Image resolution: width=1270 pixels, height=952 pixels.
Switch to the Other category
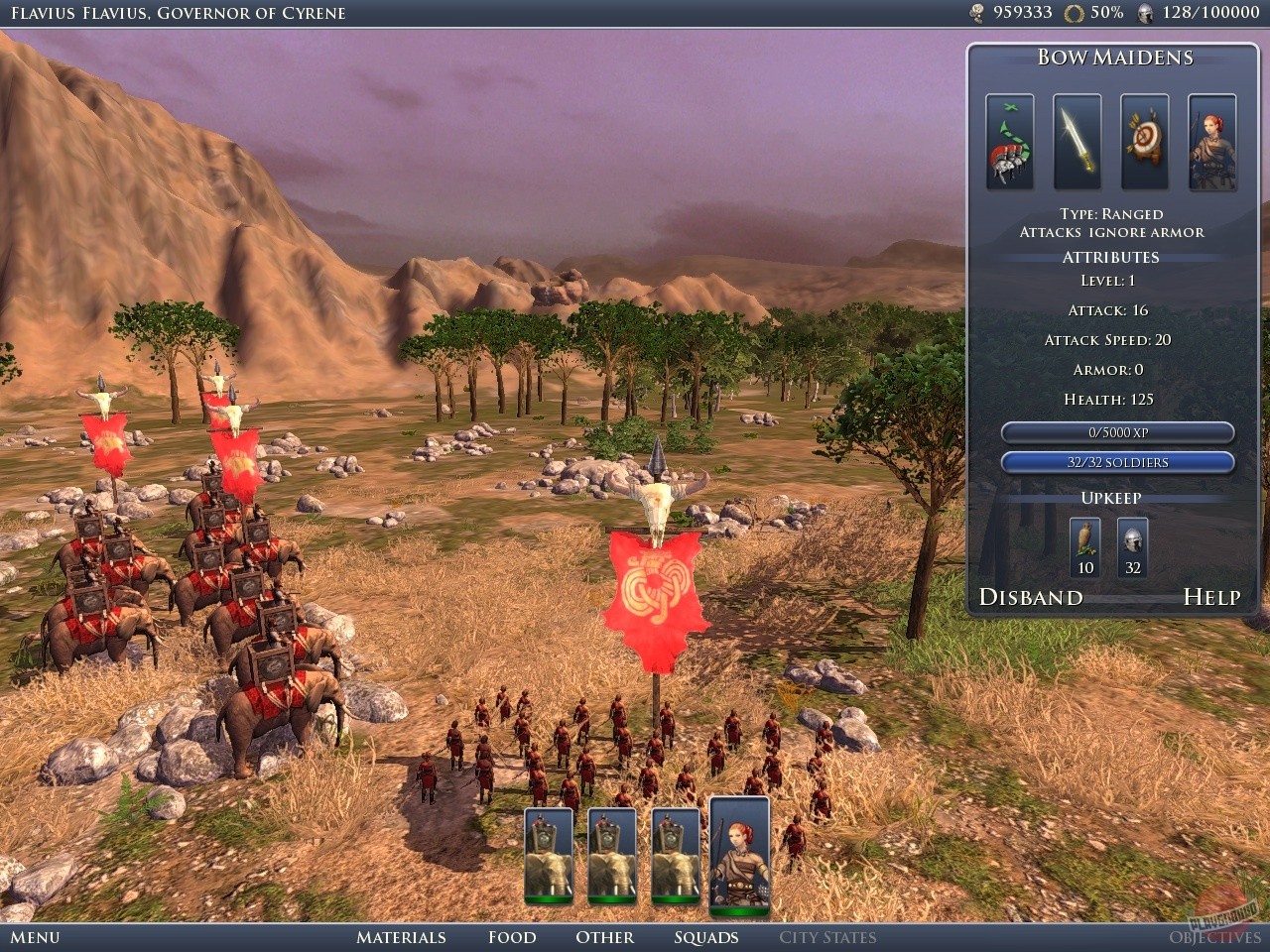click(604, 937)
